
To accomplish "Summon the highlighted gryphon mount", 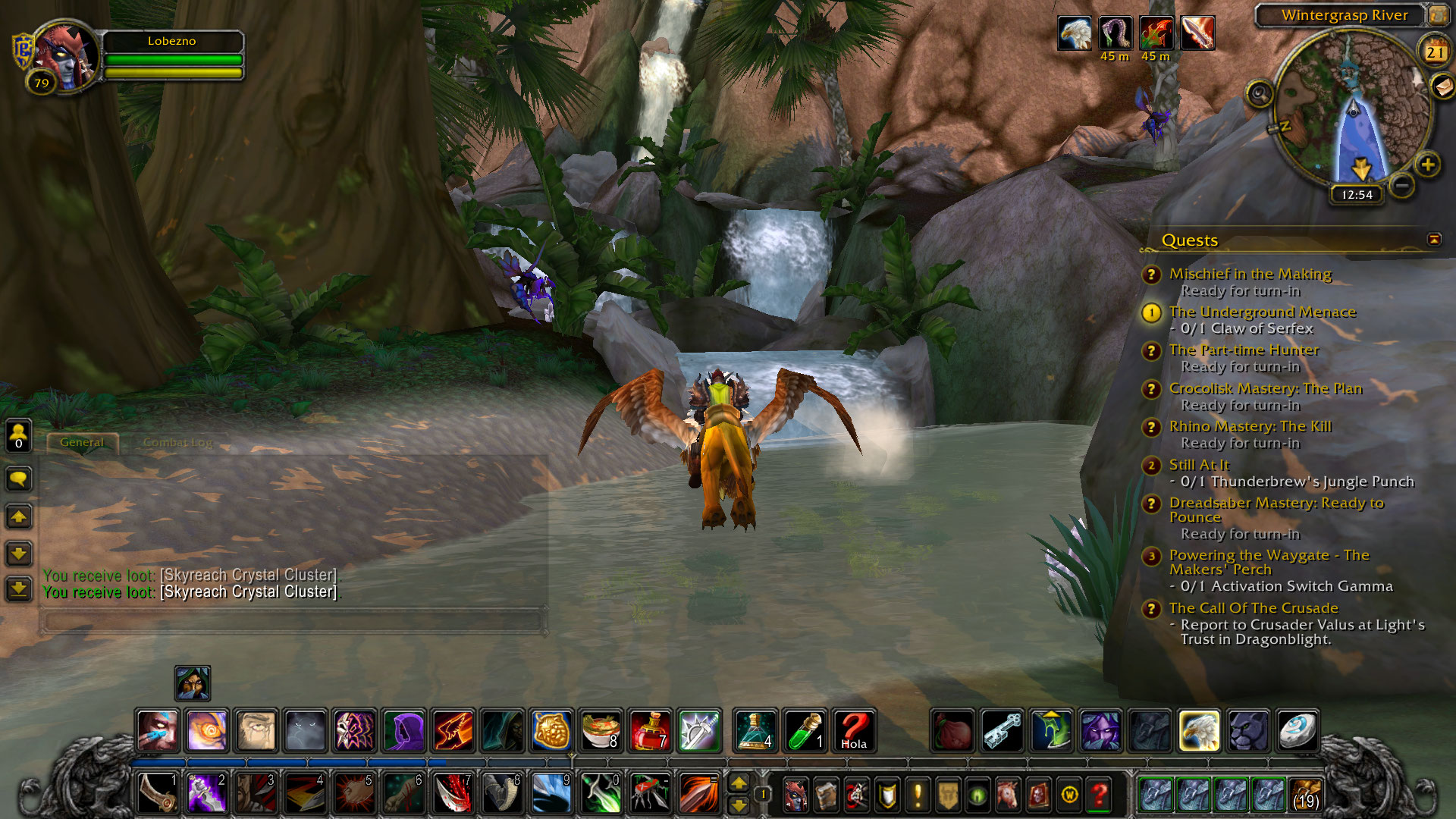I will click(1198, 731).
